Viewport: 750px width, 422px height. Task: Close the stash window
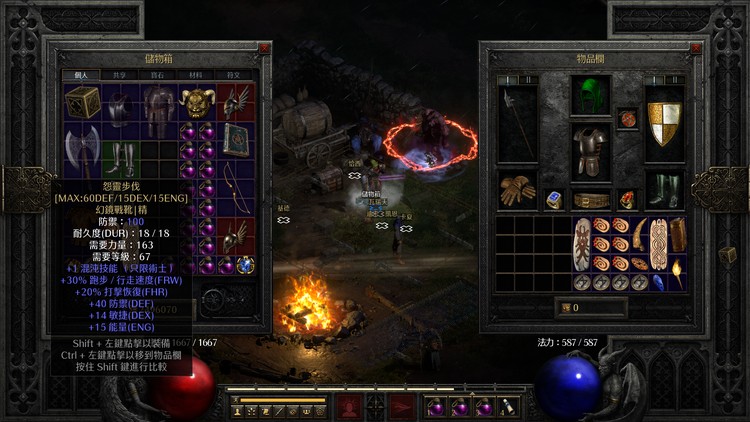pos(264,47)
